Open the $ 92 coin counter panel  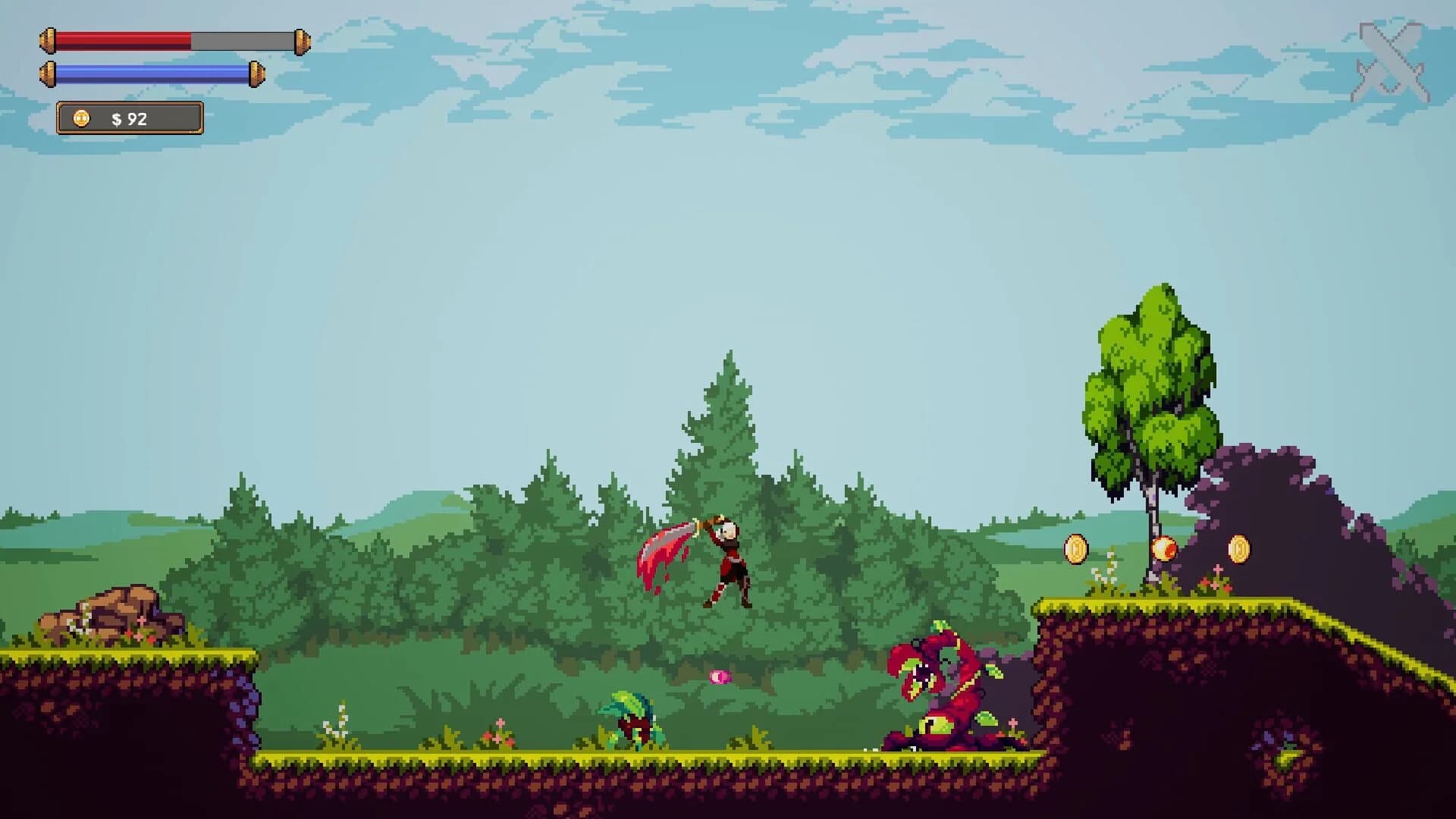click(129, 118)
